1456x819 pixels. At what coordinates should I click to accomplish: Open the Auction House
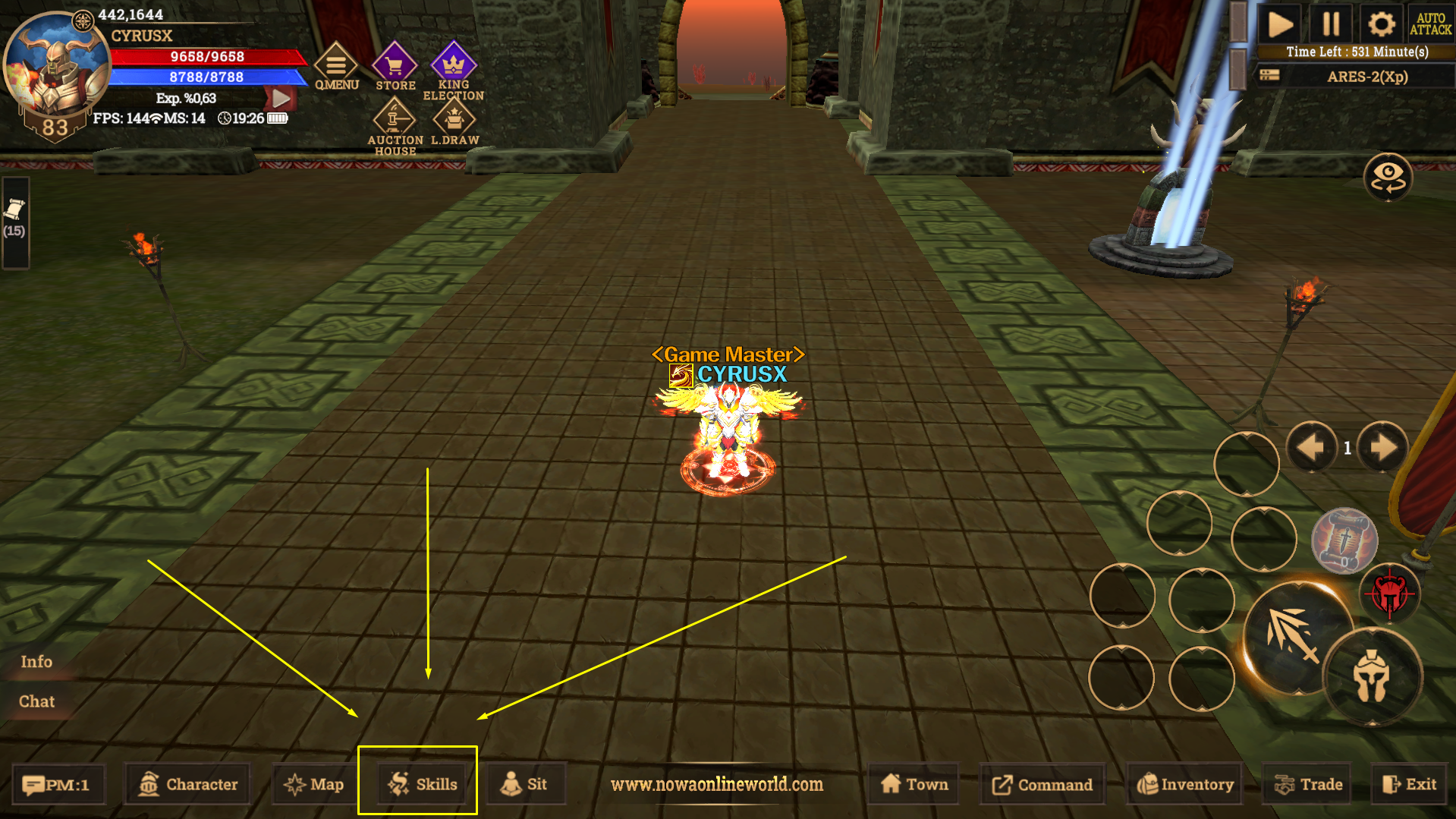(x=395, y=128)
